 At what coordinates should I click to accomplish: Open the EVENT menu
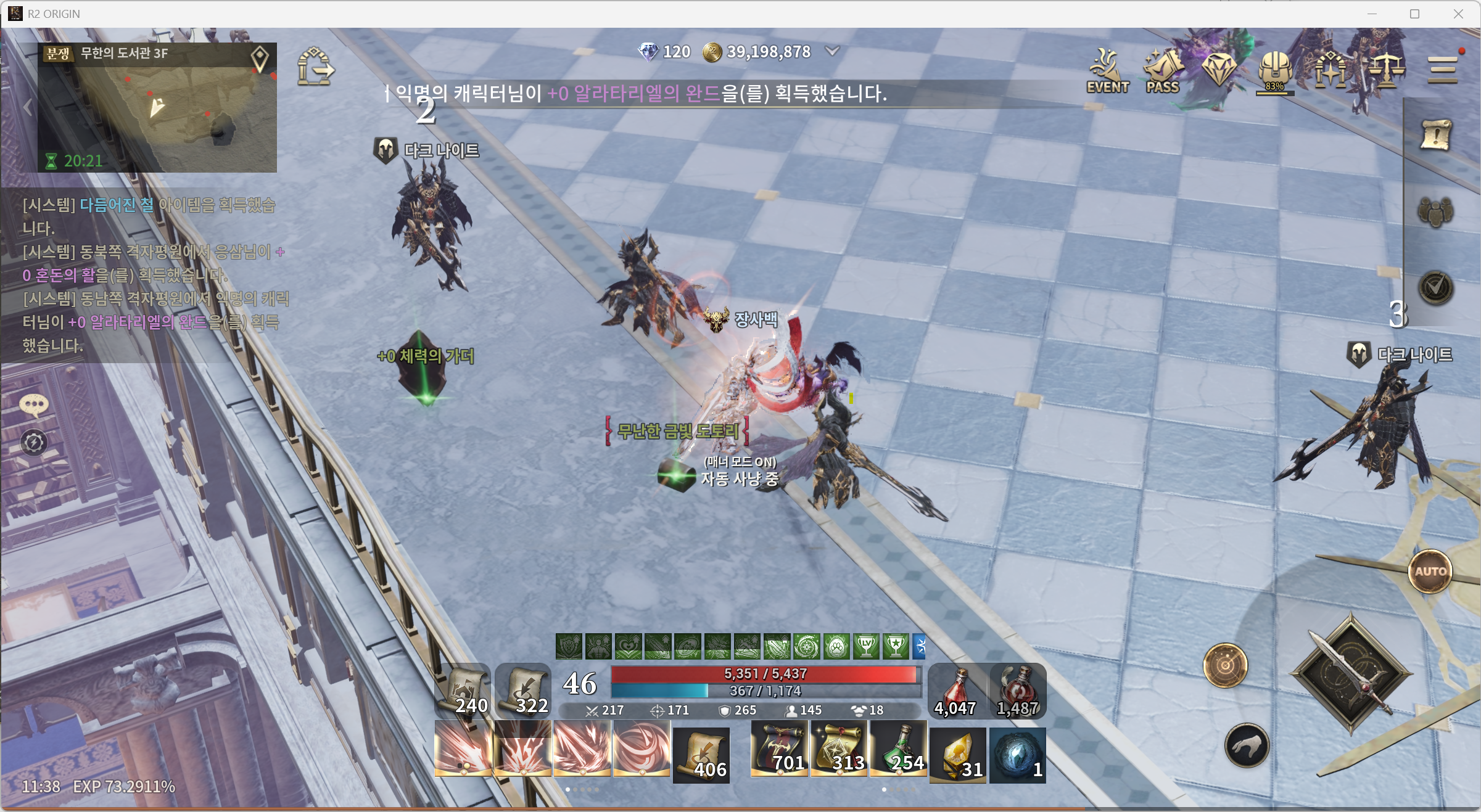(1107, 71)
